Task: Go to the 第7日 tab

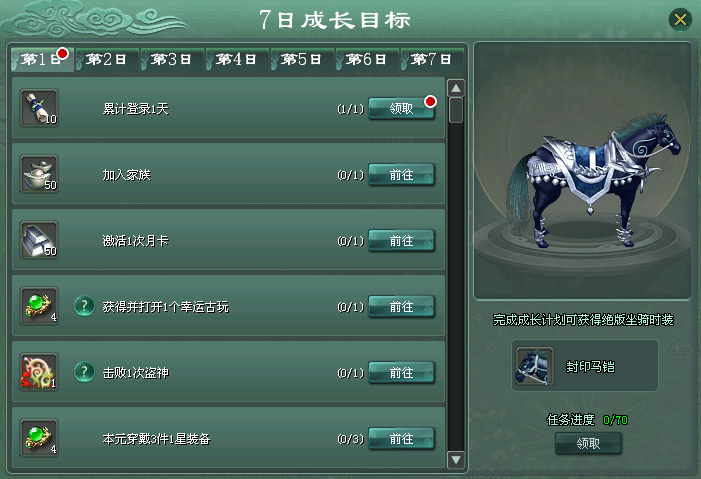Action: 432,60
